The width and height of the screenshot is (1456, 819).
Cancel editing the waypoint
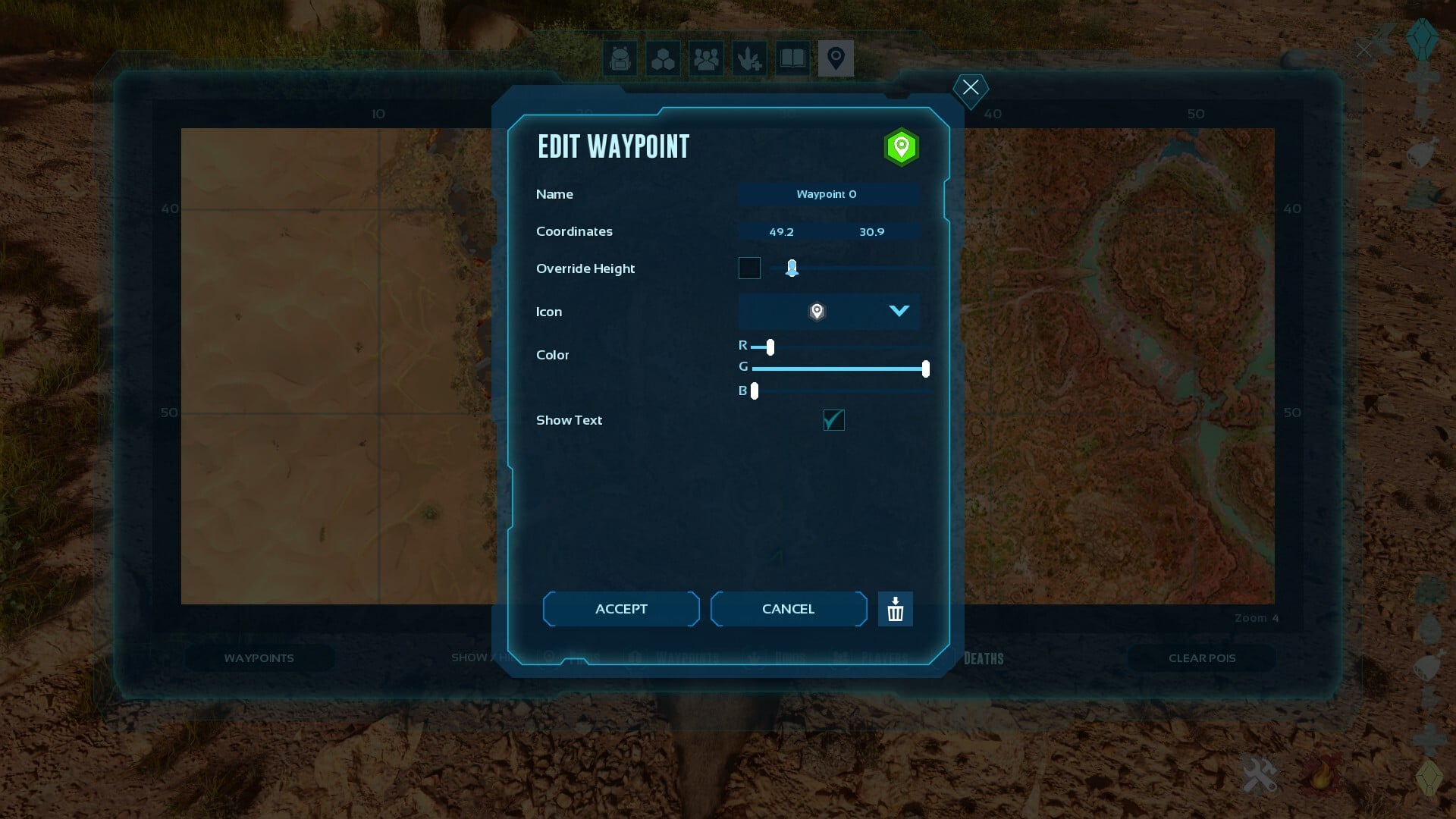[x=788, y=609]
